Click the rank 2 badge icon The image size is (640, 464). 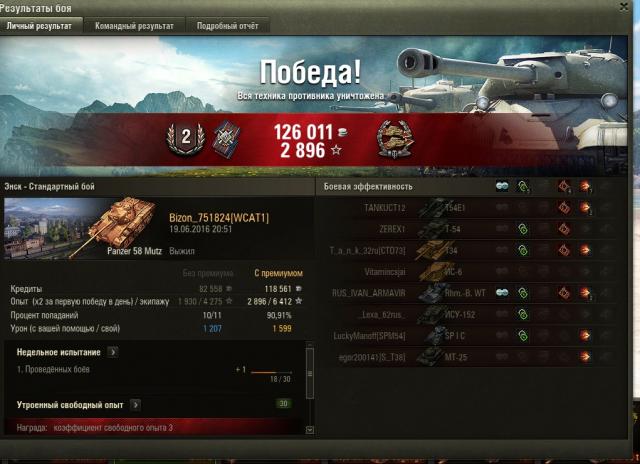[x=184, y=135]
